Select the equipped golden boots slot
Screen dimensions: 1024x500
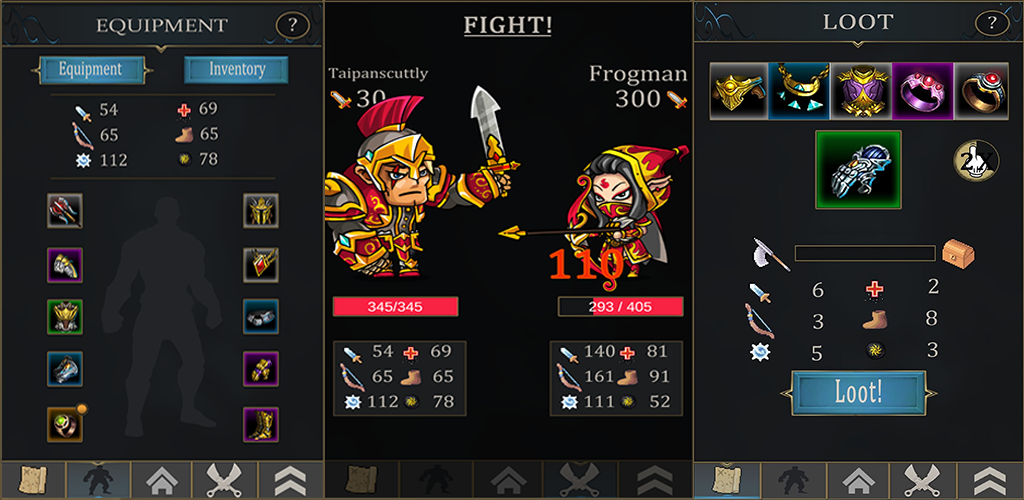coord(261,424)
